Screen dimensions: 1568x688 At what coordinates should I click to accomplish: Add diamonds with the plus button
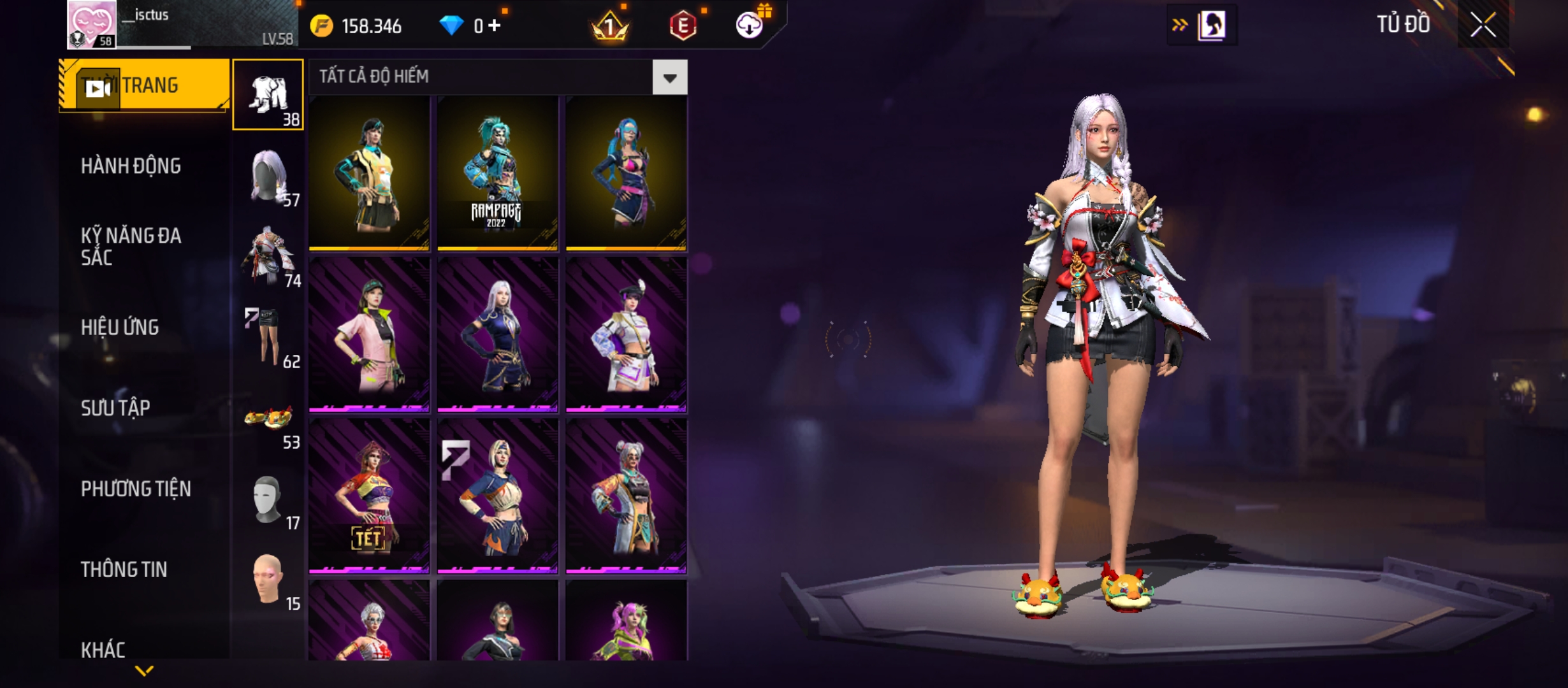tap(495, 25)
